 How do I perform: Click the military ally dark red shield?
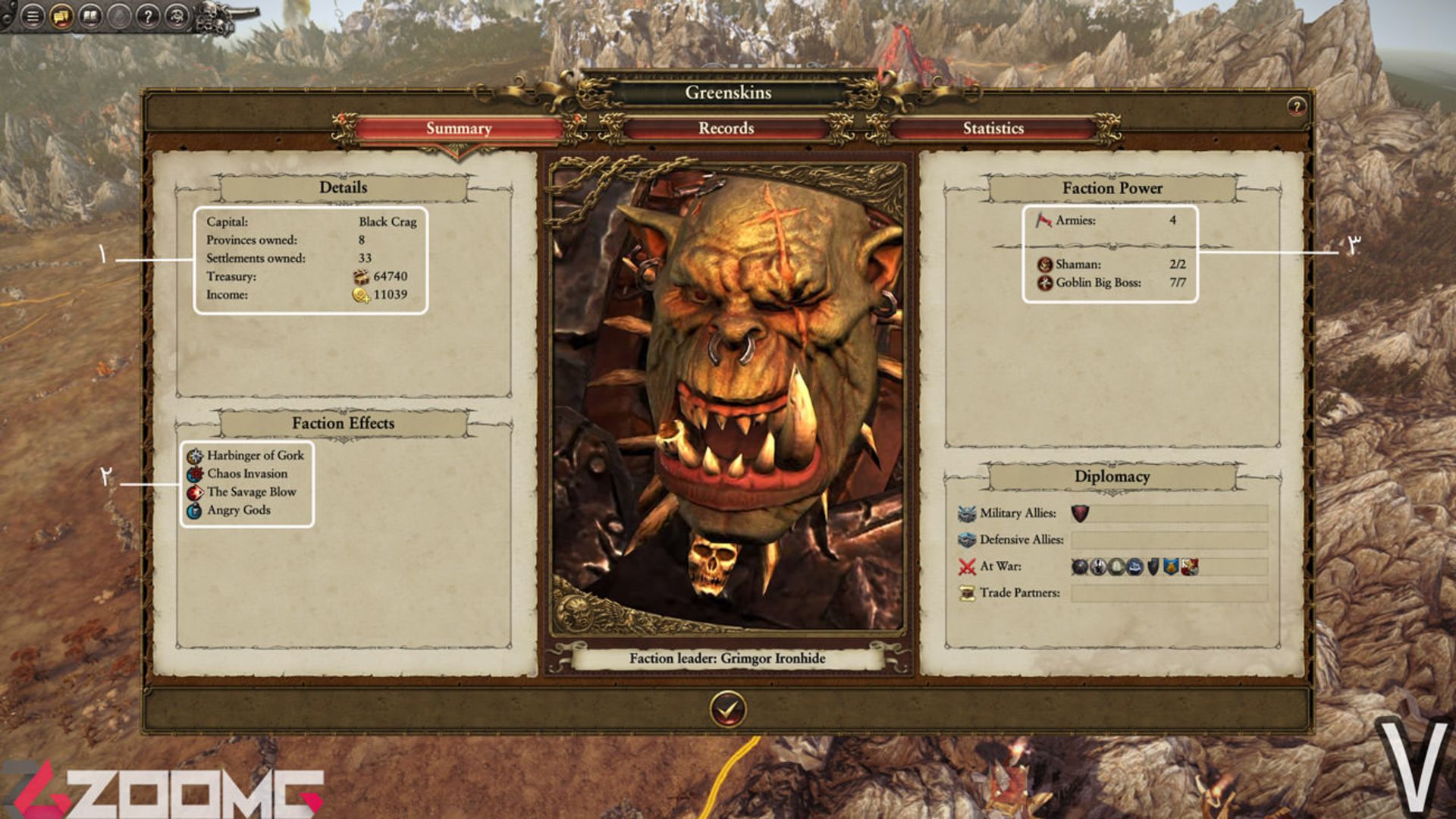[x=1080, y=514]
